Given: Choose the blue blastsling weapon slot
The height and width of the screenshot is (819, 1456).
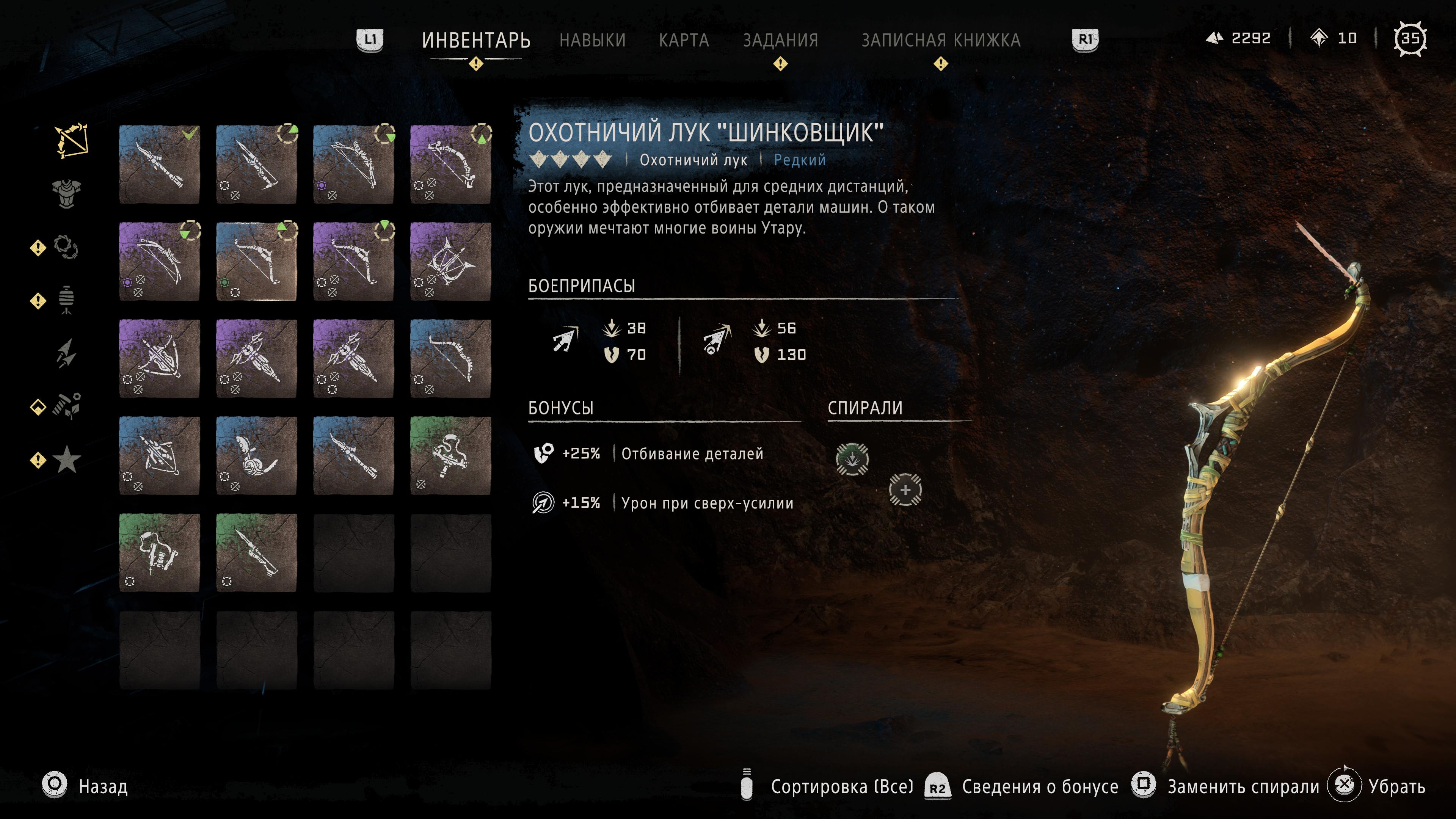Looking at the screenshot, I should click(x=257, y=455).
